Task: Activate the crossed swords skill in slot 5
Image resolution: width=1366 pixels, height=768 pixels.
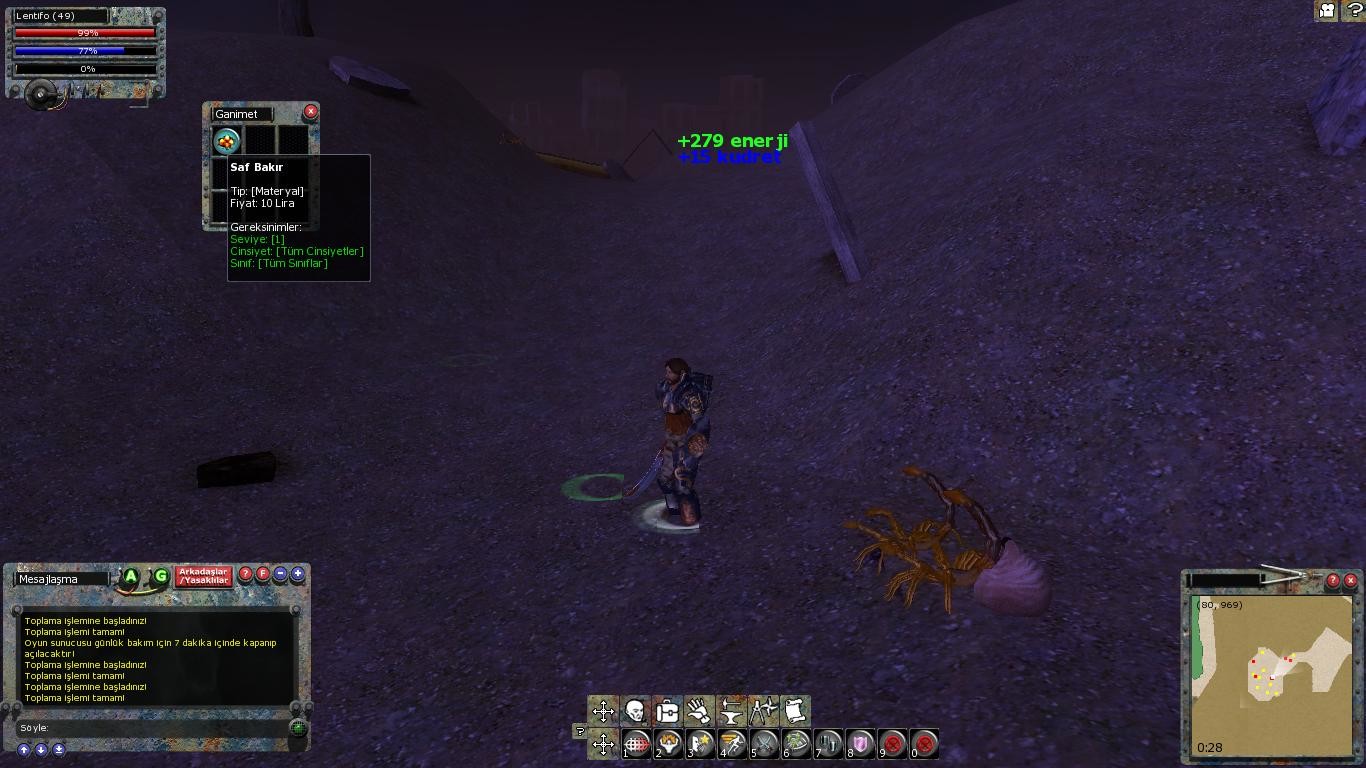Action: [765, 744]
